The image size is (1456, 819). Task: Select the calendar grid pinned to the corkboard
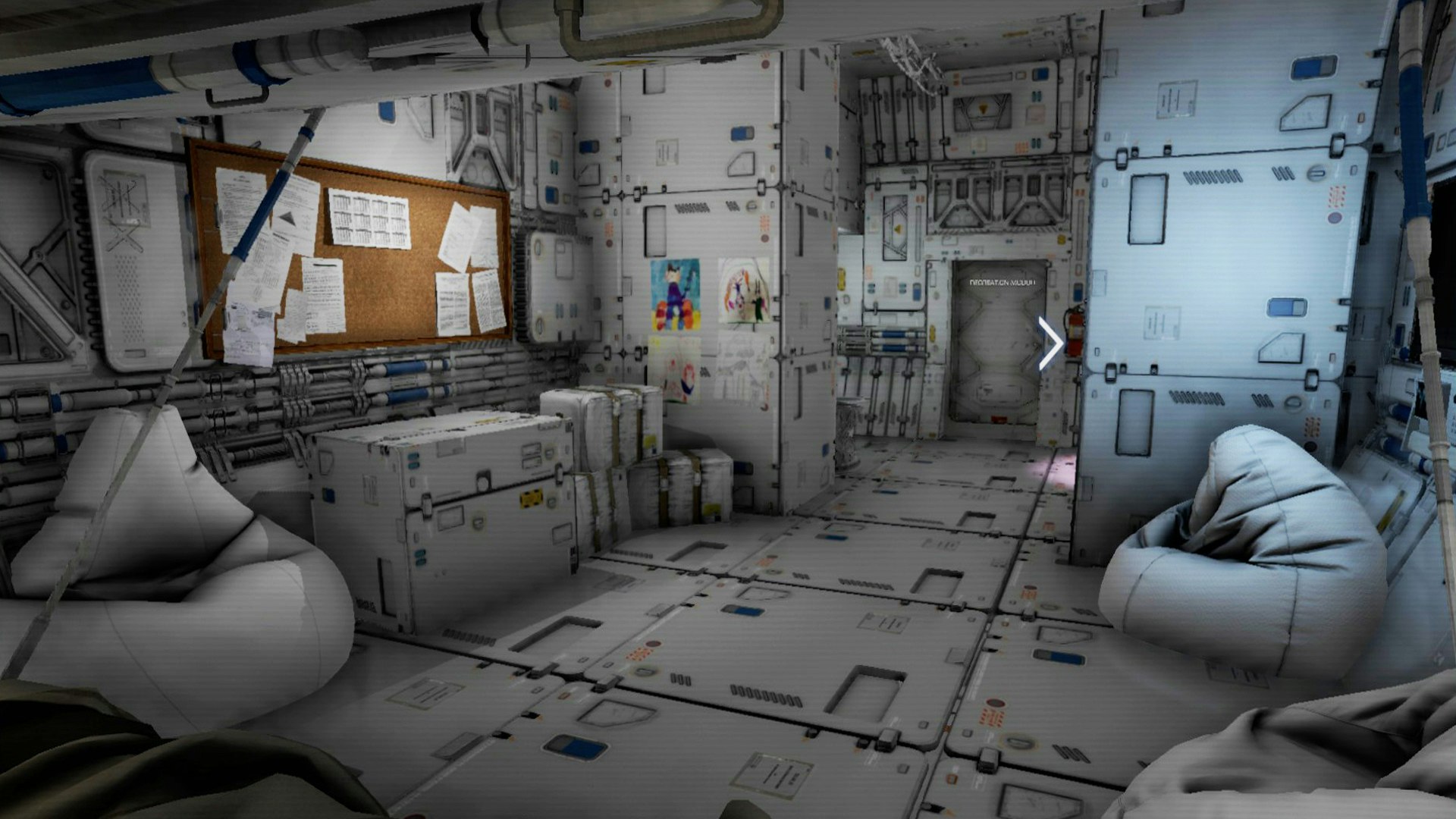[x=370, y=218]
